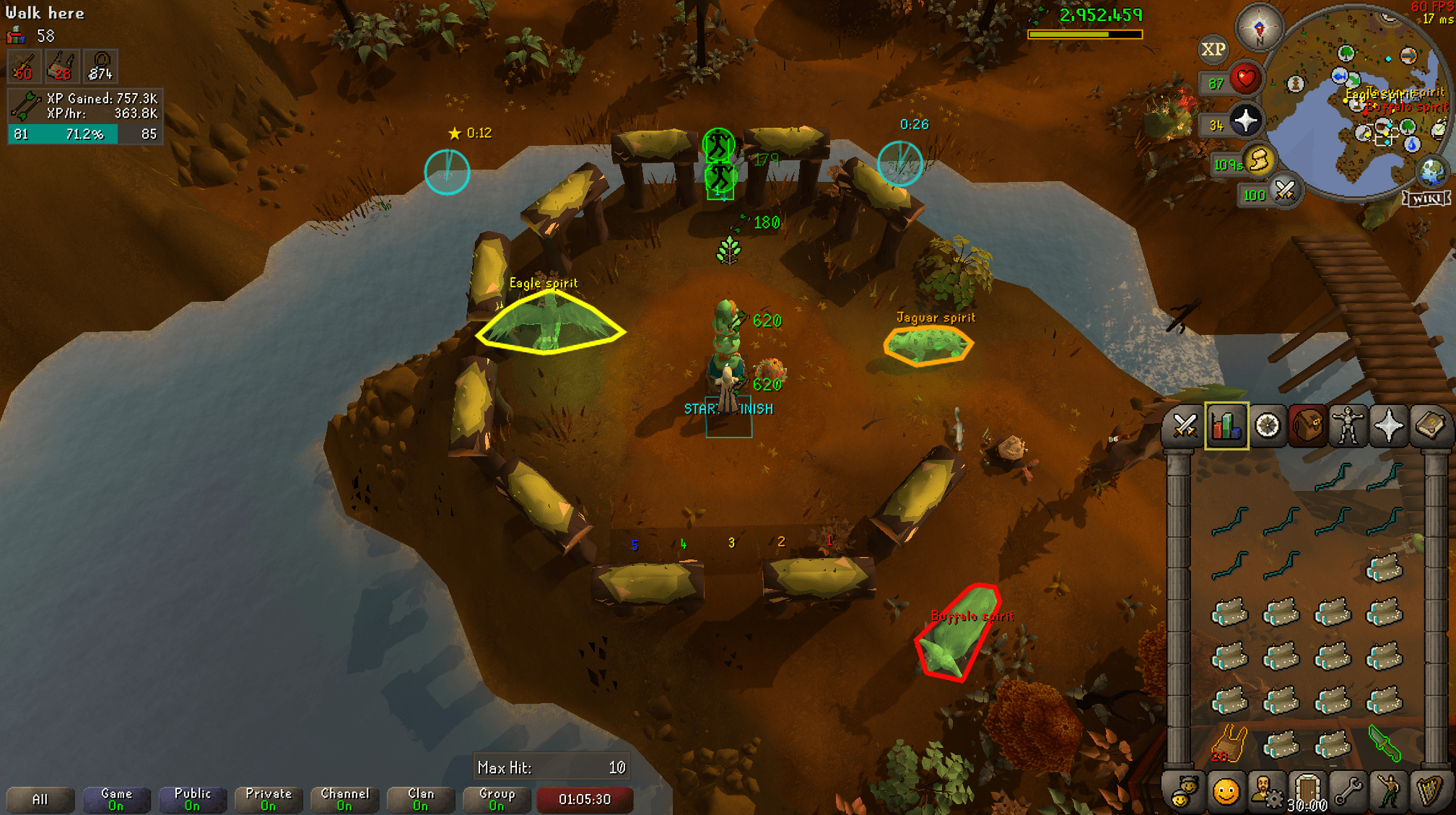
Task: Open the Inventory backpack tab
Action: [x=1307, y=426]
